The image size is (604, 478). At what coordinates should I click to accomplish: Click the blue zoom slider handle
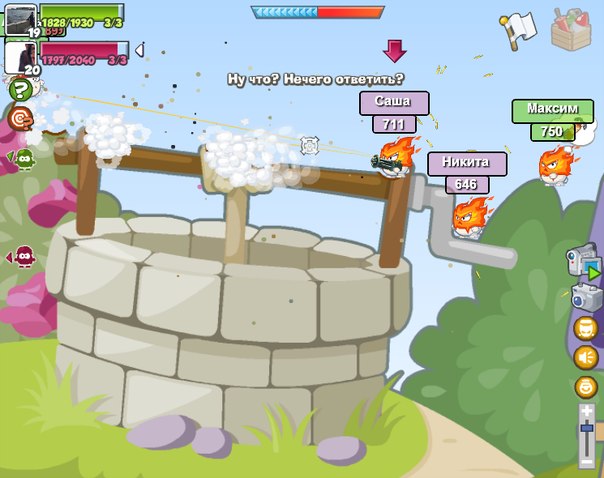coord(586,428)
